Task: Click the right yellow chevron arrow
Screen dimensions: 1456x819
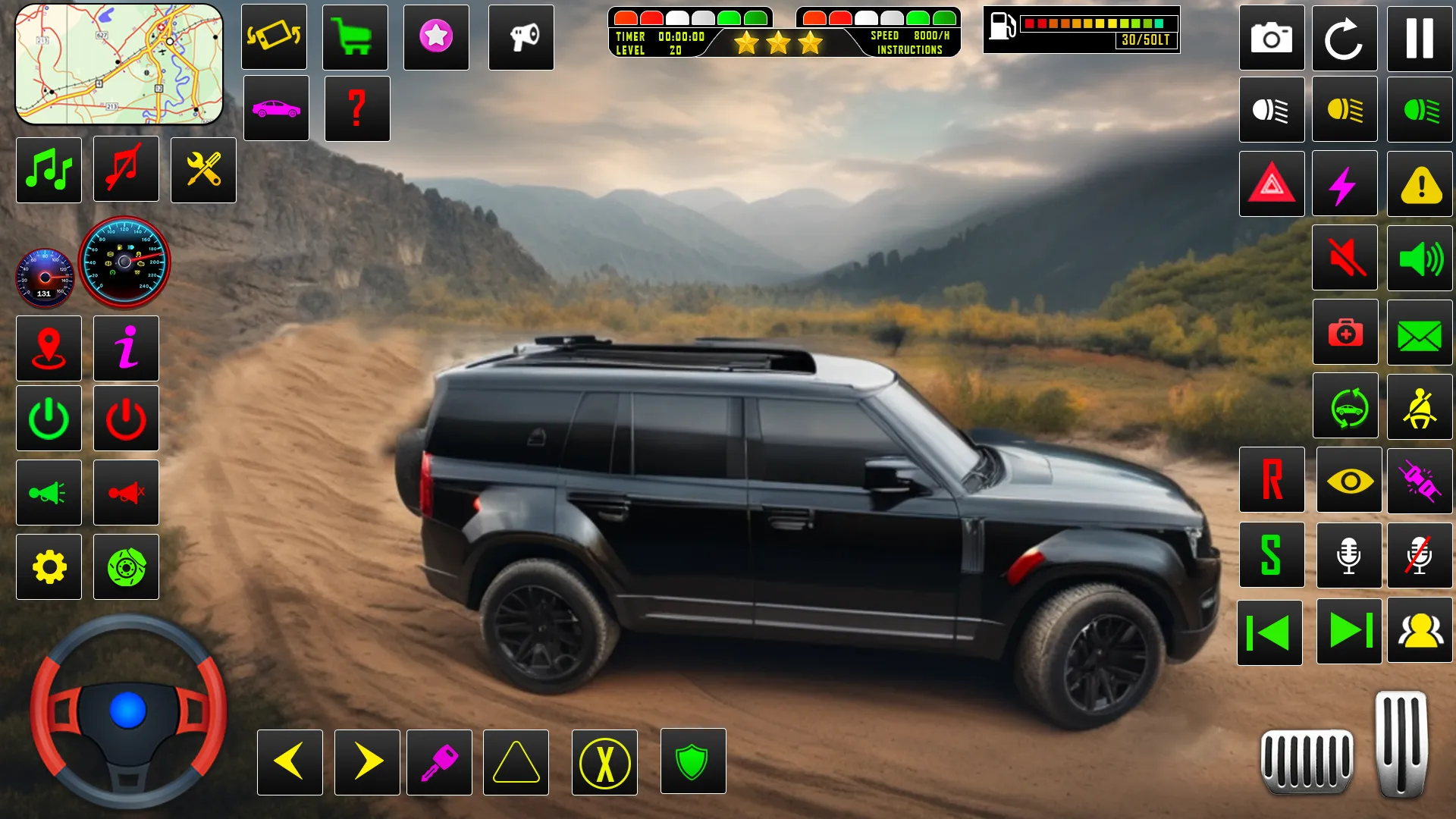Action: click(365, 762)
